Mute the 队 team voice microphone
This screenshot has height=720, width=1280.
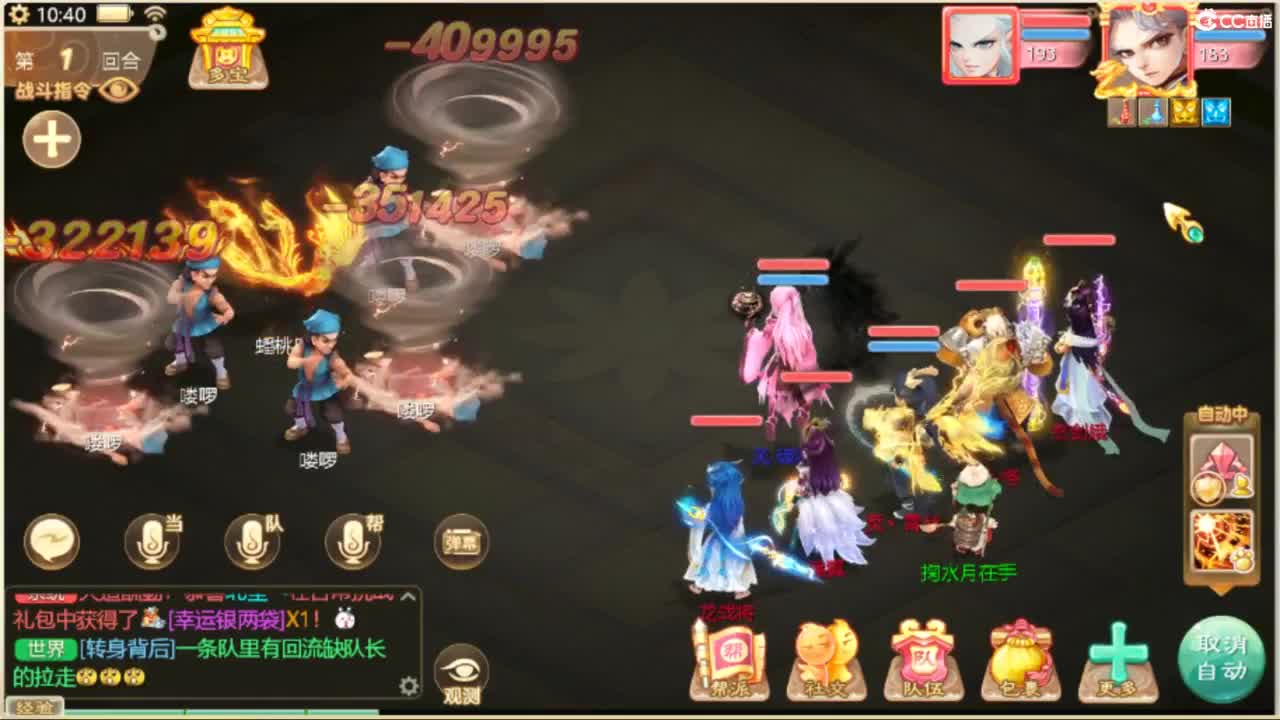(250, 540)
